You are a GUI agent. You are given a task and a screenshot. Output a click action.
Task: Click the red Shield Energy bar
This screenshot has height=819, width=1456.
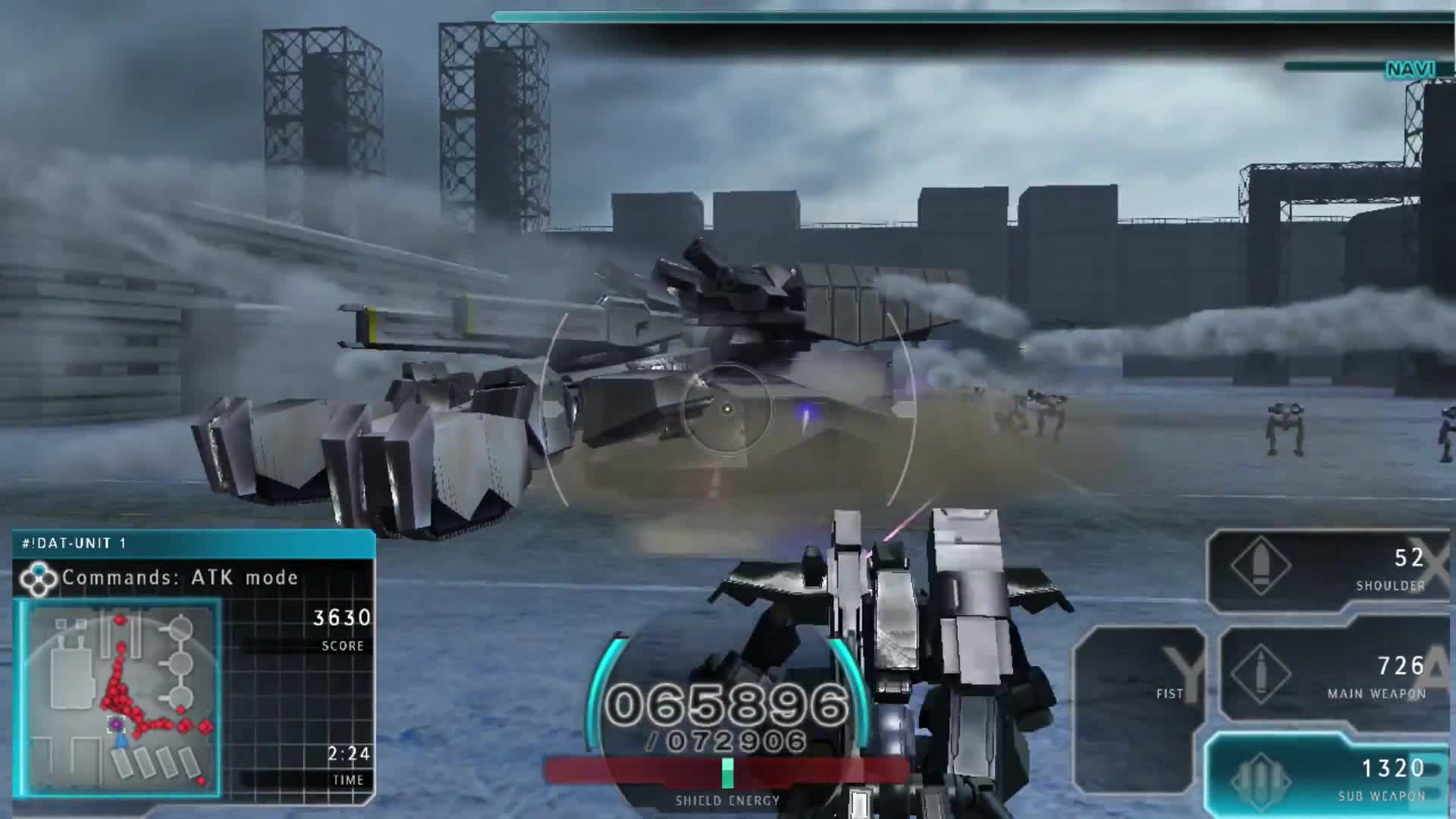pos(728,770)
